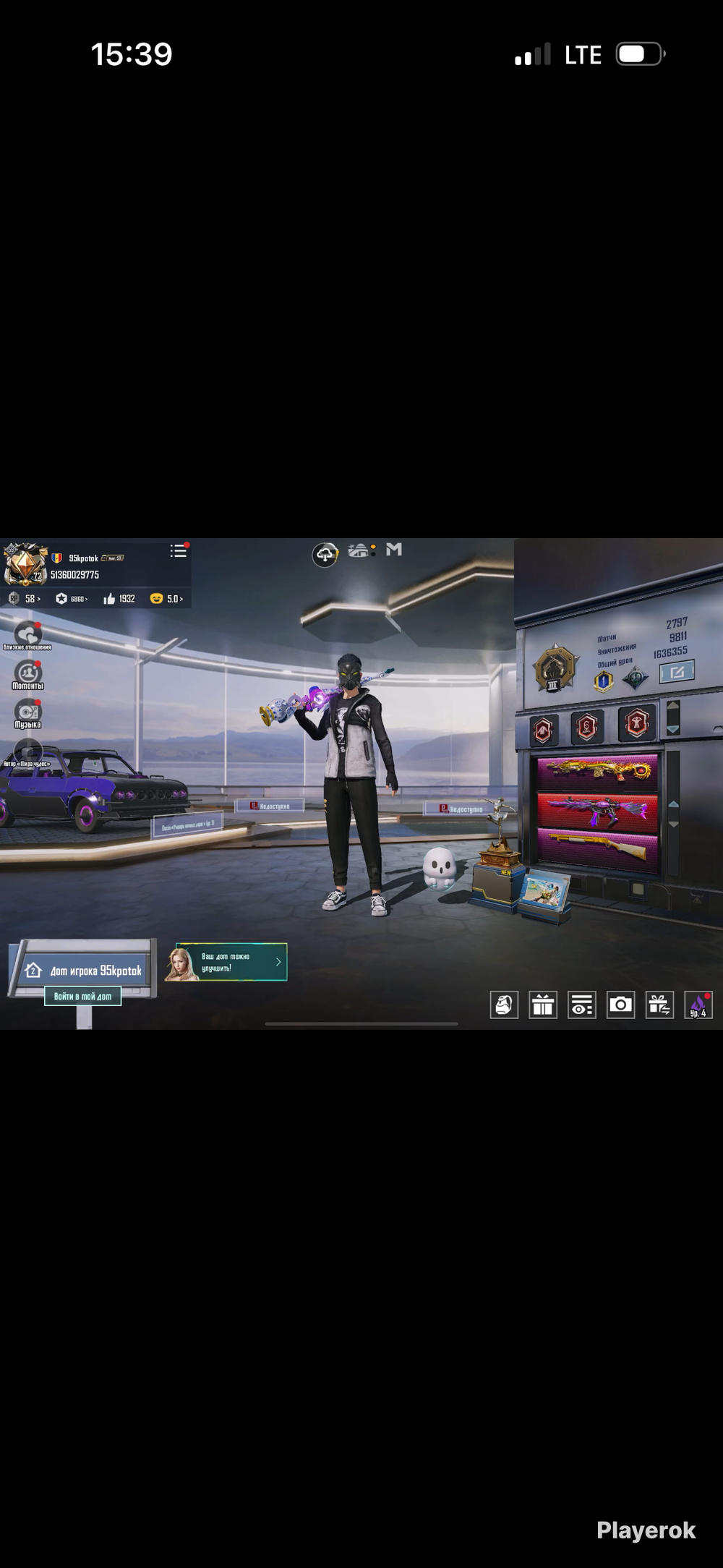
Task: Click the cloud download icon
Action: pyautogui.click(x=325, y=555)
